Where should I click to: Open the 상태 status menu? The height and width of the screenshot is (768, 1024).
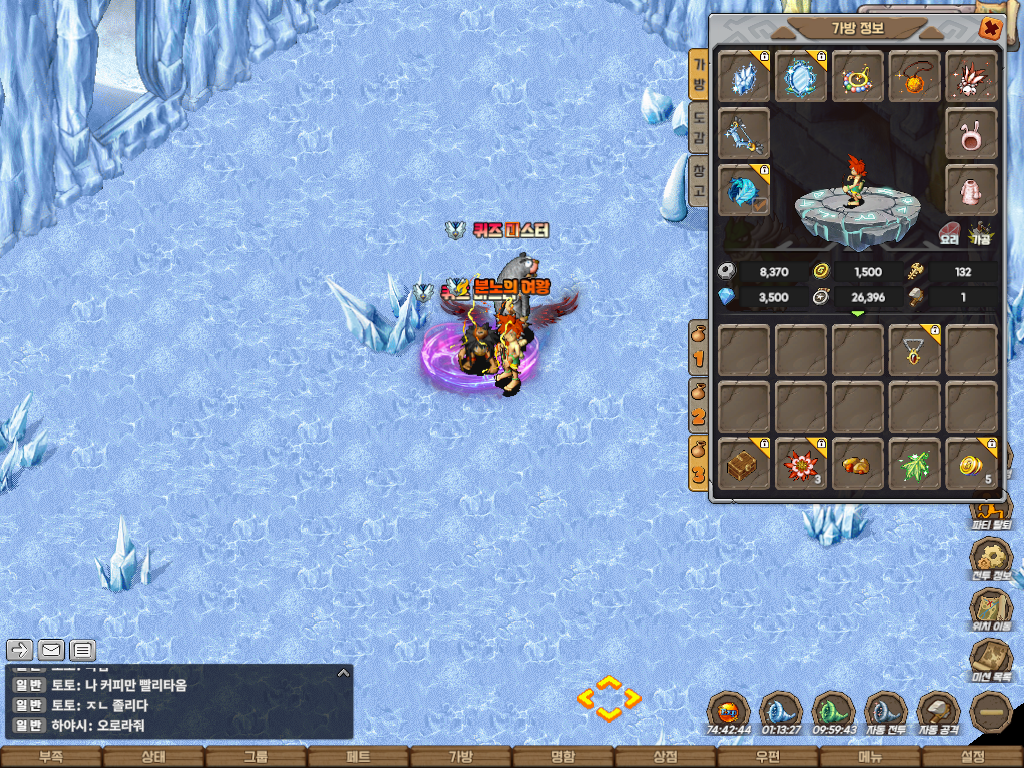coord(153,757)
